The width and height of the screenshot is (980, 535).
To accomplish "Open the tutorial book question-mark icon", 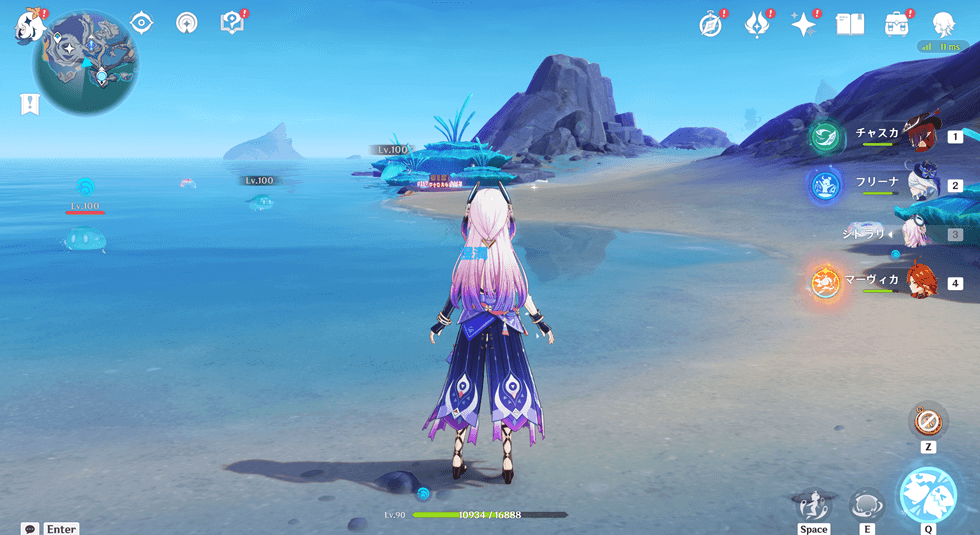I will click(232, 23).
